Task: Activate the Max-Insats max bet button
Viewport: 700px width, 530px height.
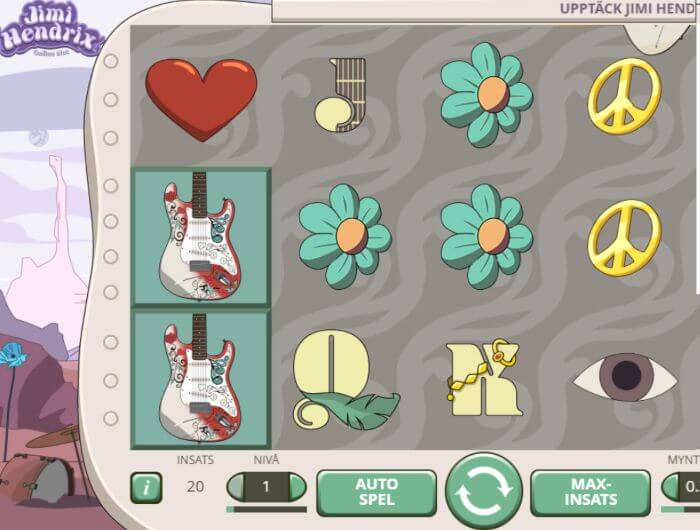Action: tap(590, 491)
